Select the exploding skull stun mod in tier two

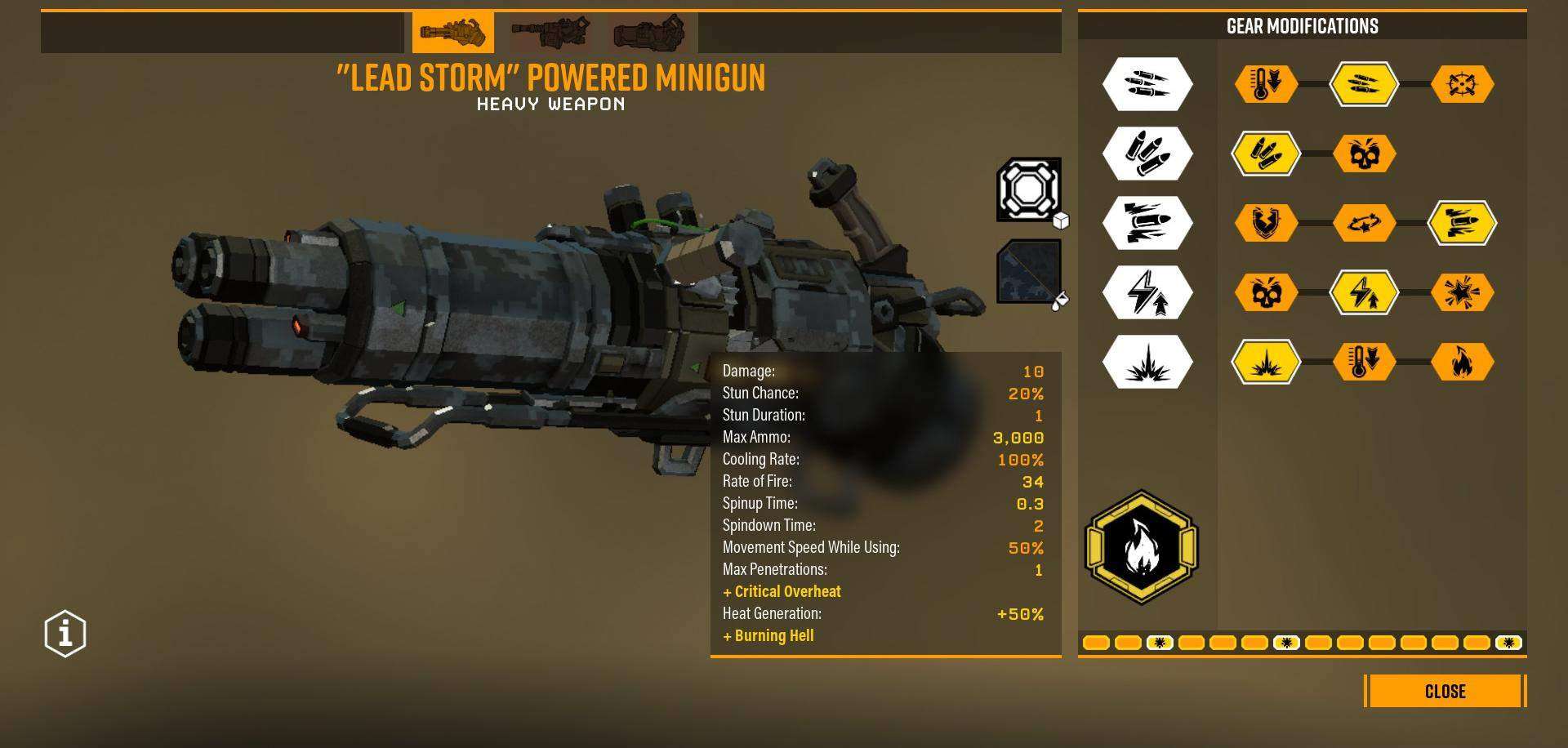point(1365,153)
